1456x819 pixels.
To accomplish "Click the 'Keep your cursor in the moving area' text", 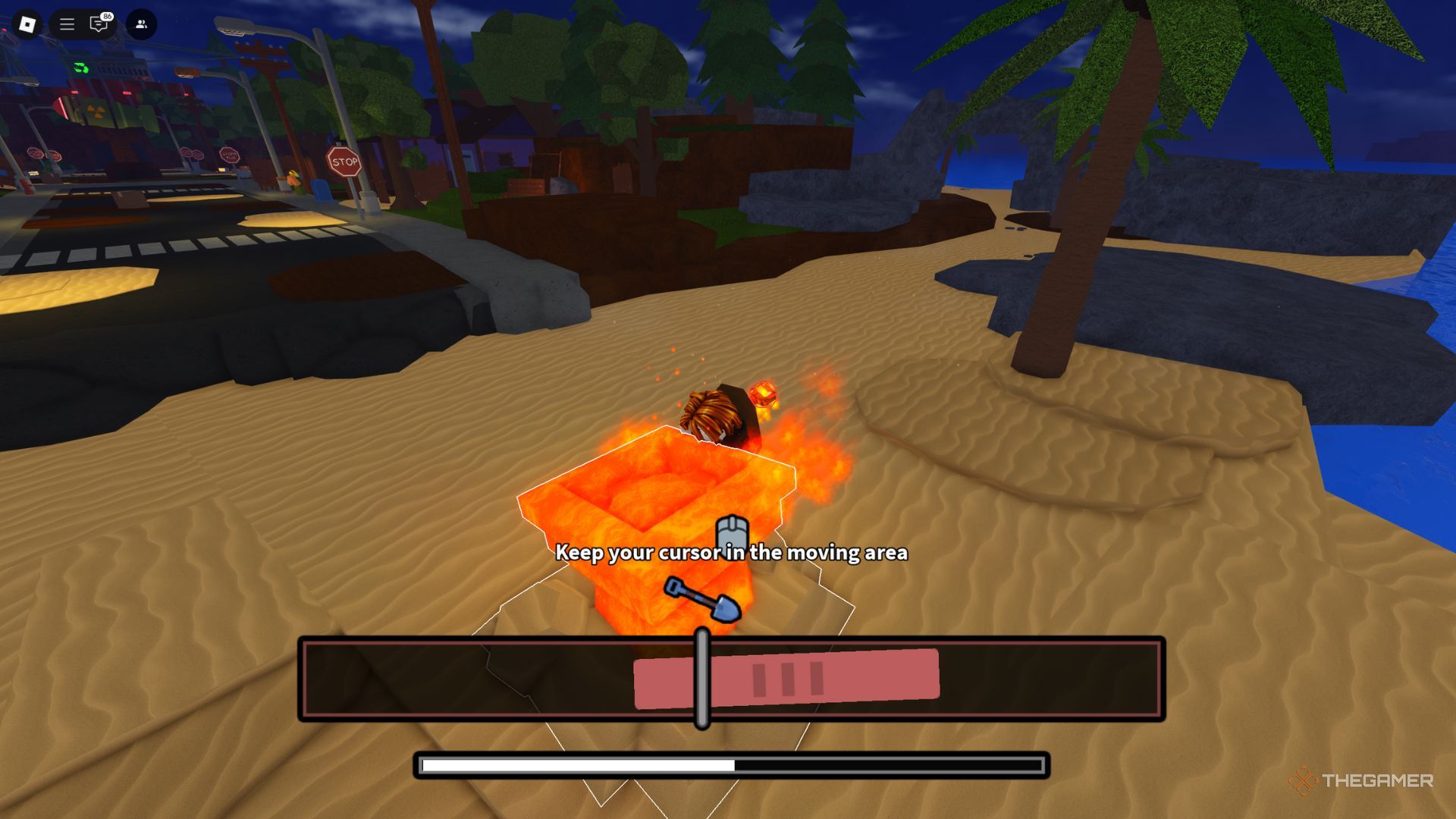I will pyautogui.click(x=732, y=554).
